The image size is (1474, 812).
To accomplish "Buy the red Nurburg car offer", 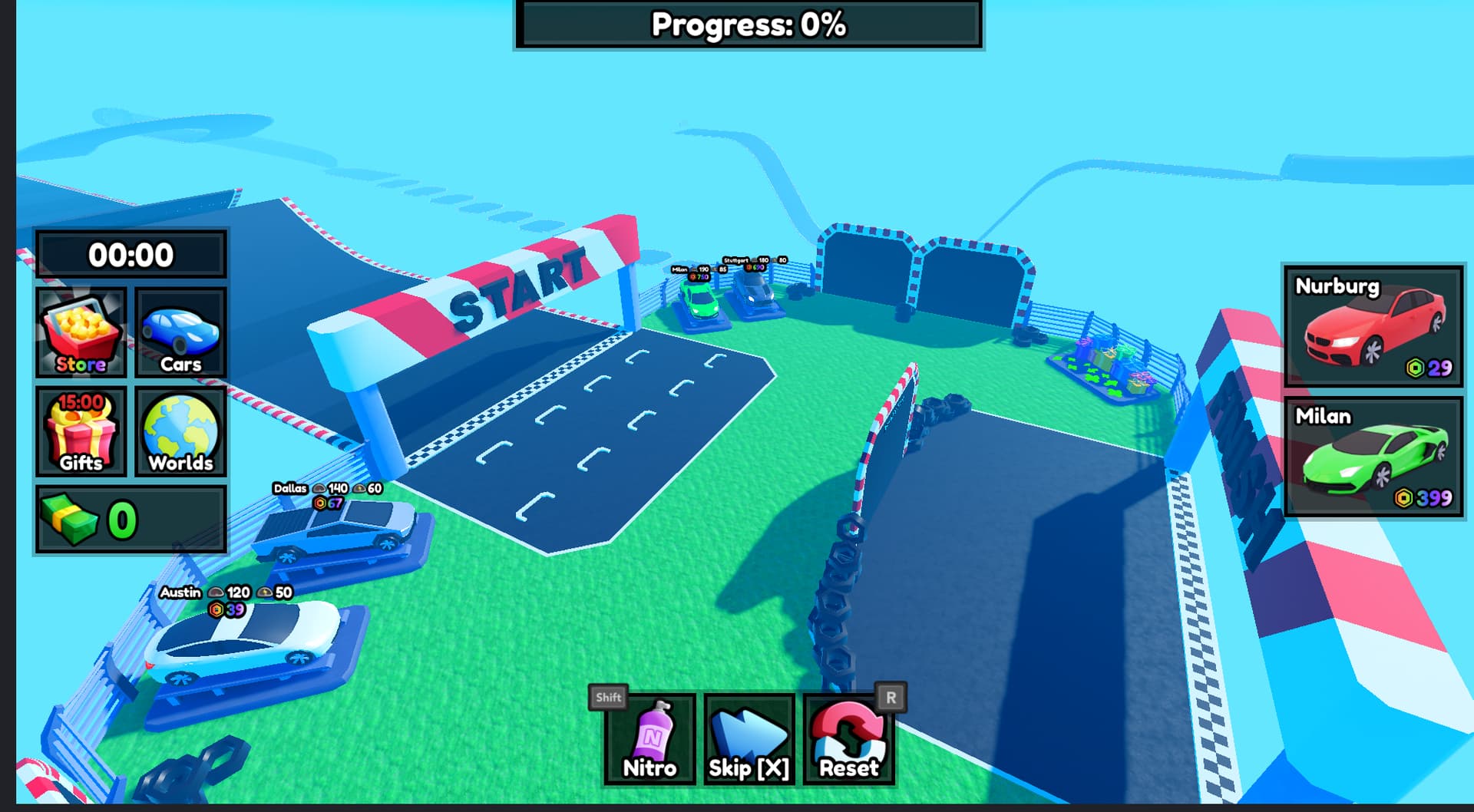I will 1373,326.
